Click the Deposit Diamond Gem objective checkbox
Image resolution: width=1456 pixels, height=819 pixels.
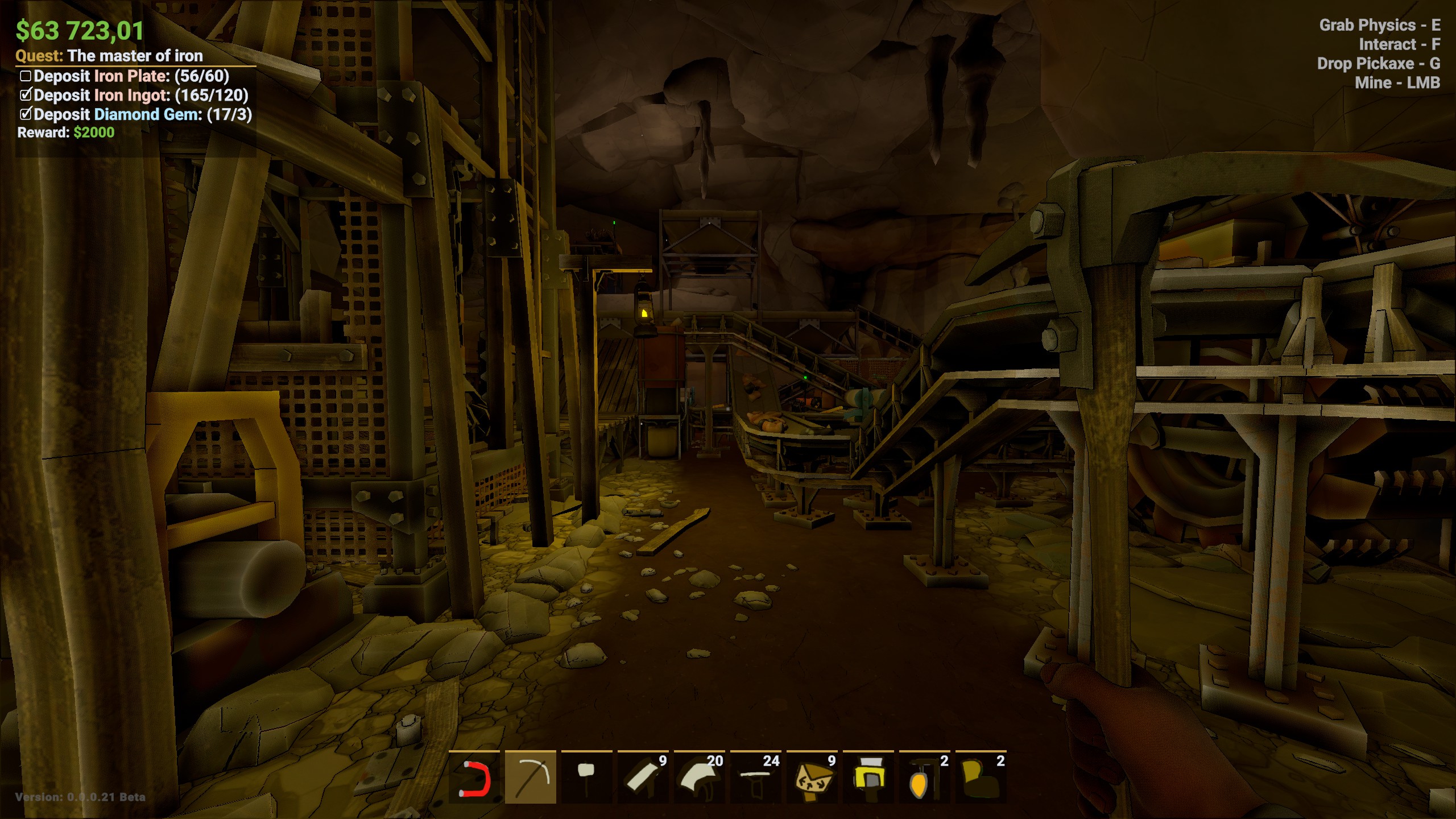point(26,114)
